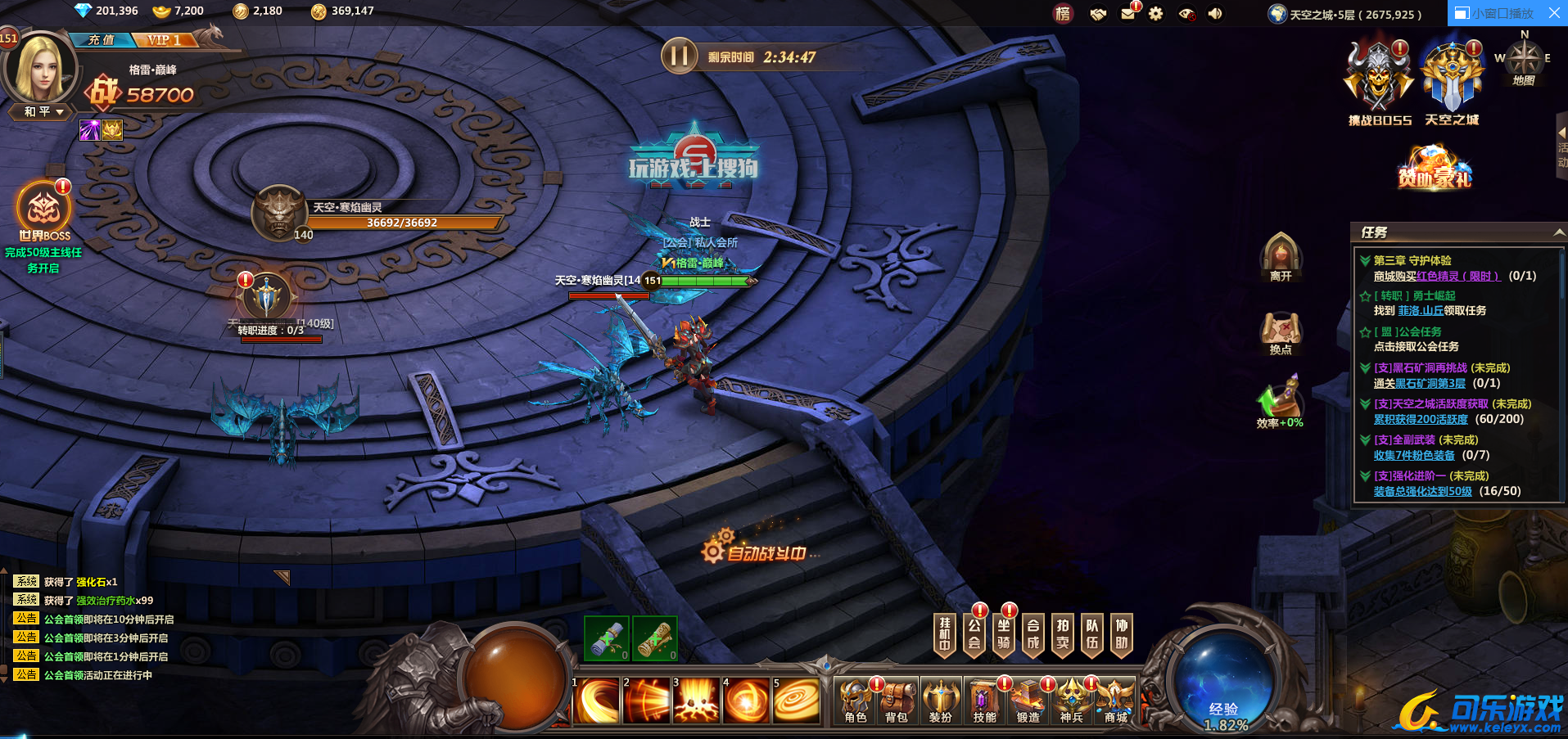Screen dimensions: 1568x739
Task: Click the 离开 leave button
Action: [1281, 256]
